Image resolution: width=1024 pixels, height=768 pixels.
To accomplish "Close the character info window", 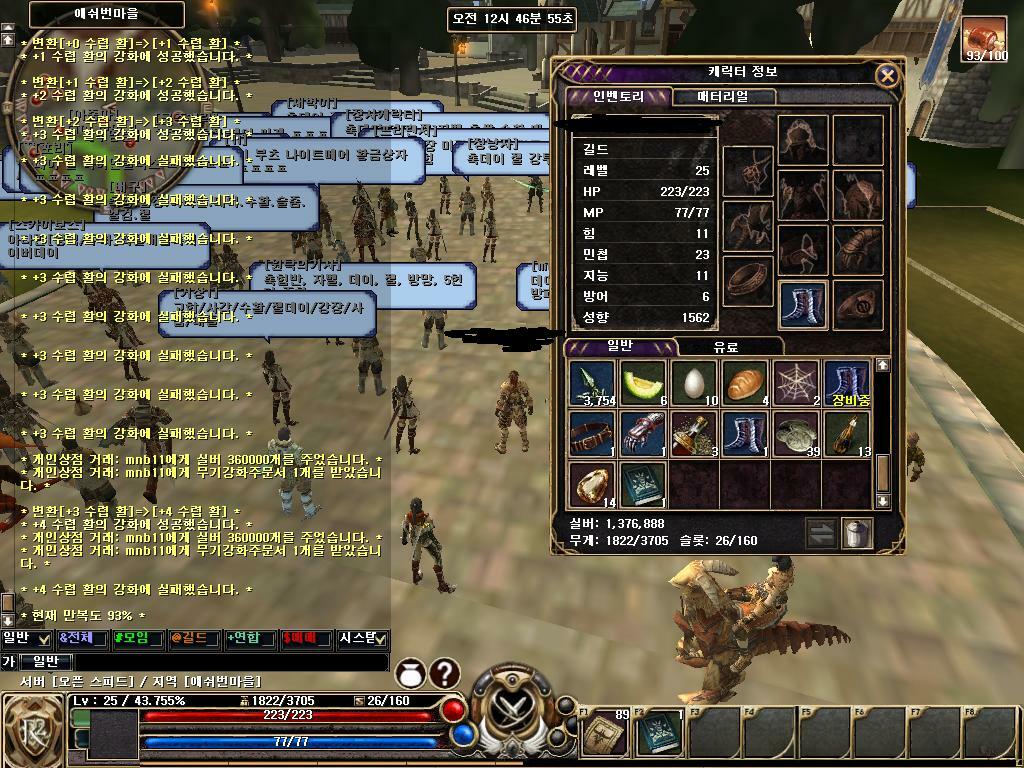I will (886, 76).
